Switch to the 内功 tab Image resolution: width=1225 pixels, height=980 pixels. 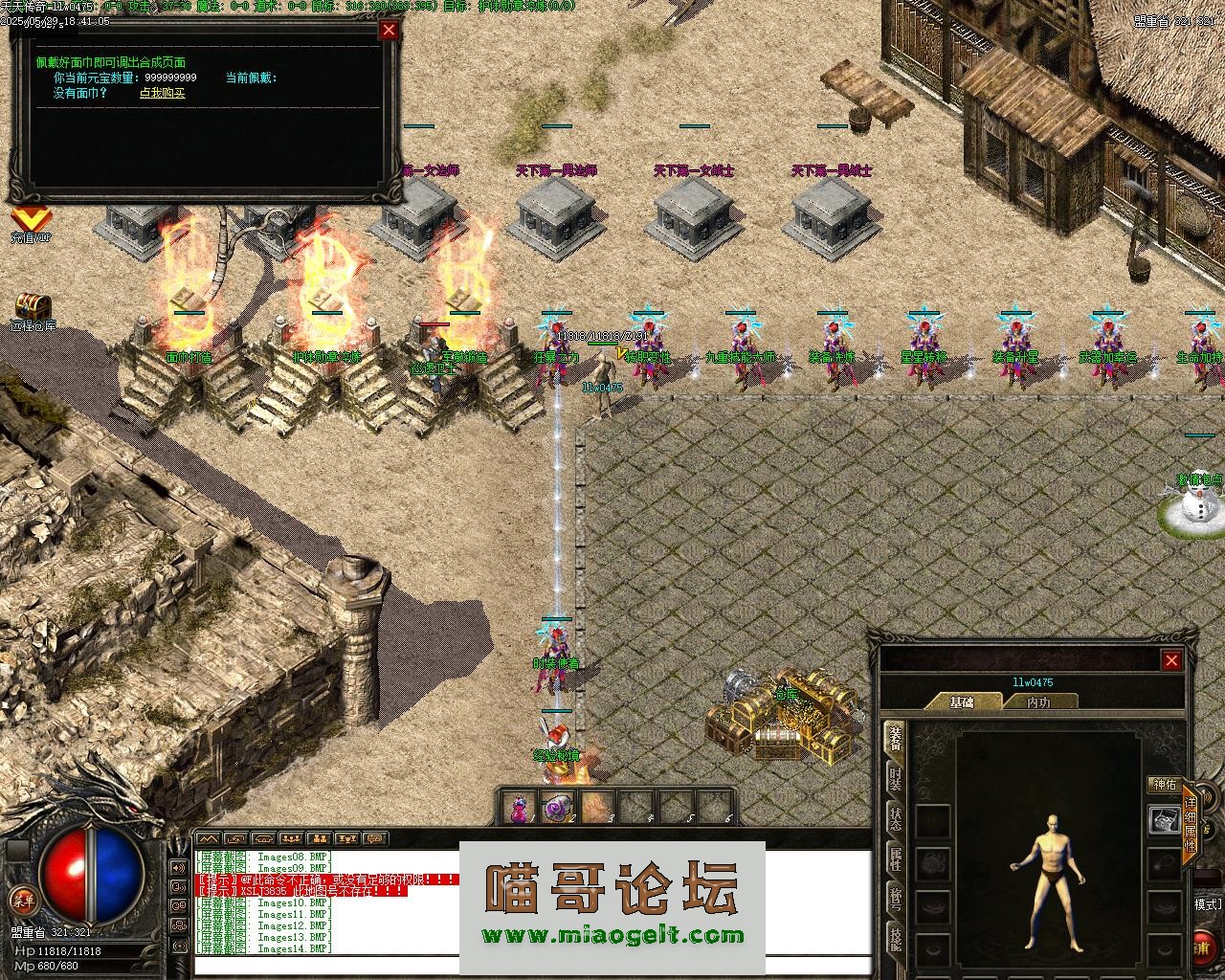coord(1038,702)
